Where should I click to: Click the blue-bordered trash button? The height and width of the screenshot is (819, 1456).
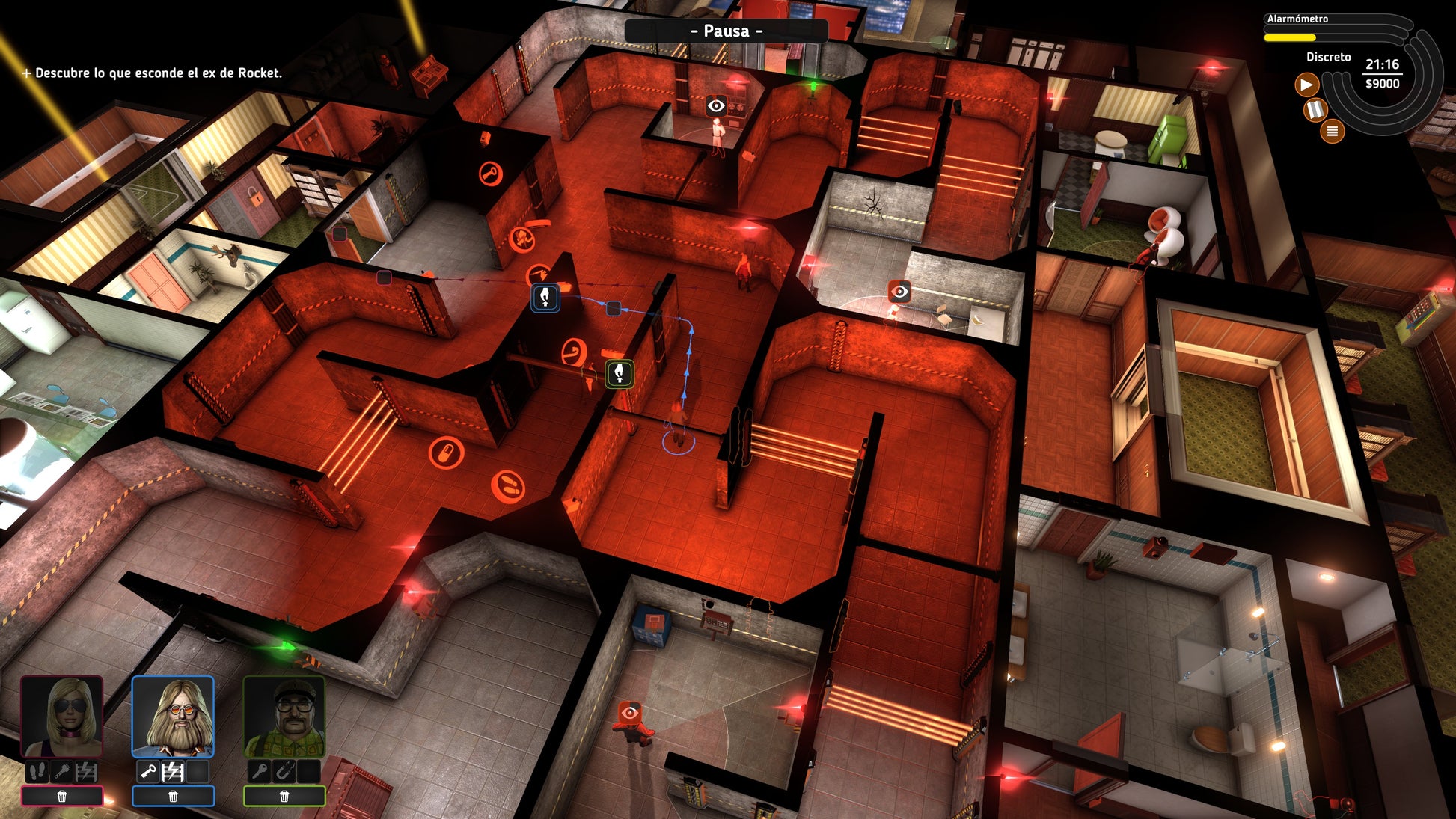[x=173, y=797]
